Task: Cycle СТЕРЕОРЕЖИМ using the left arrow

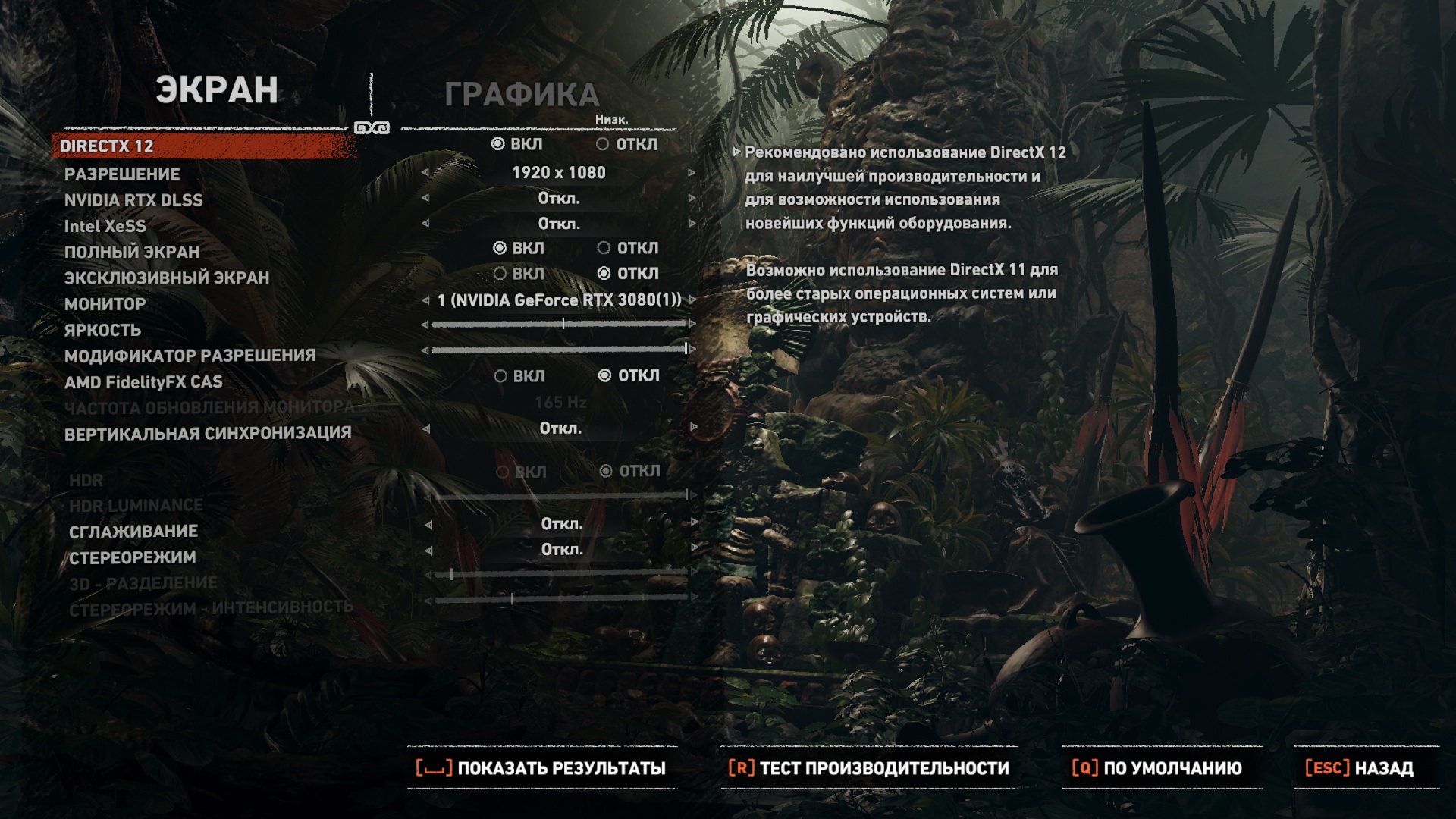Action: pyautogui.click(x=428, y=550)
